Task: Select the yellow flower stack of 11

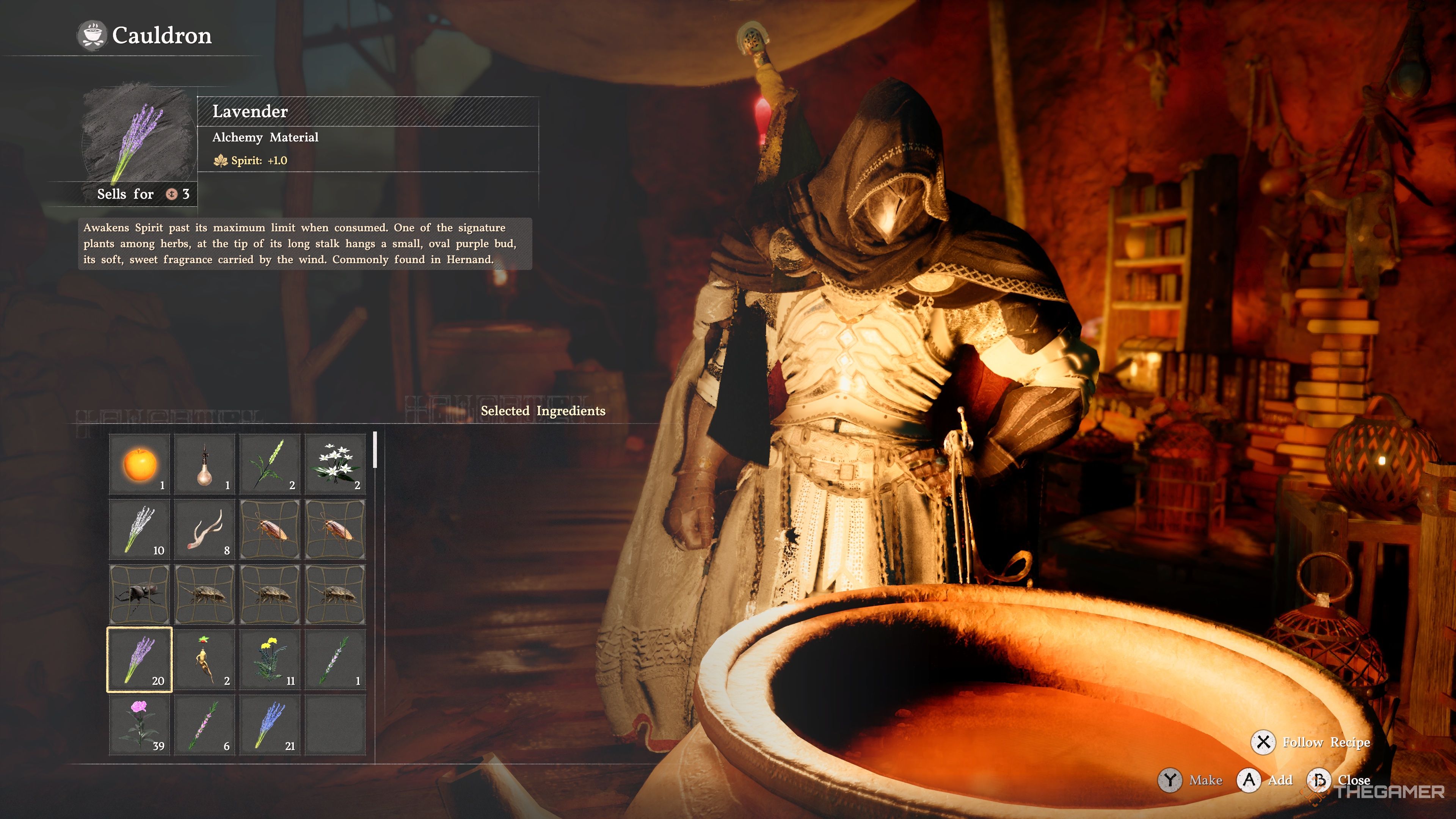Action: tap(270, 660)
